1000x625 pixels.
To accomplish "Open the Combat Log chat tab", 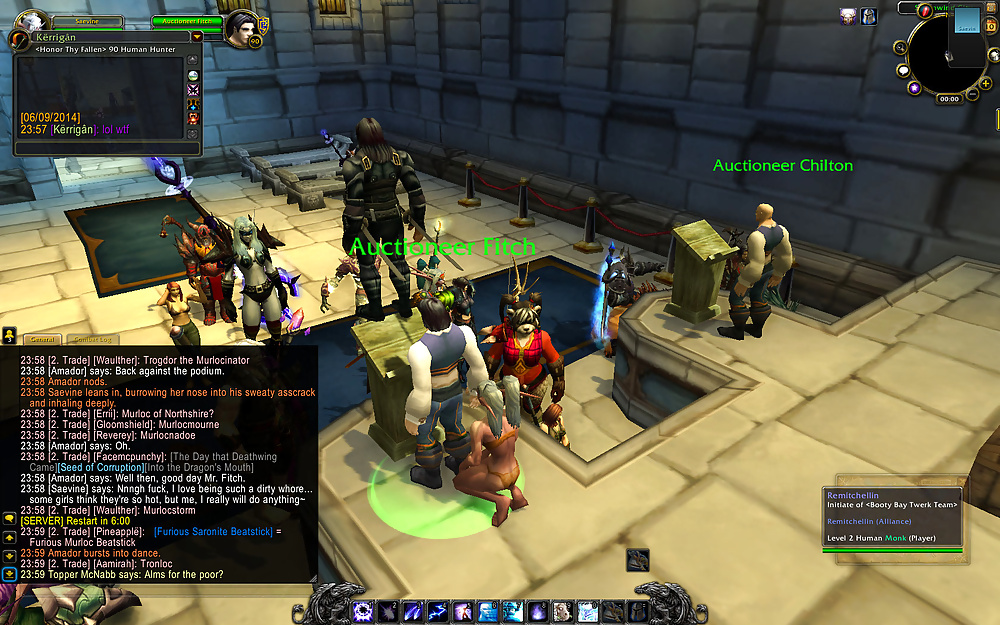I will 92,339.
